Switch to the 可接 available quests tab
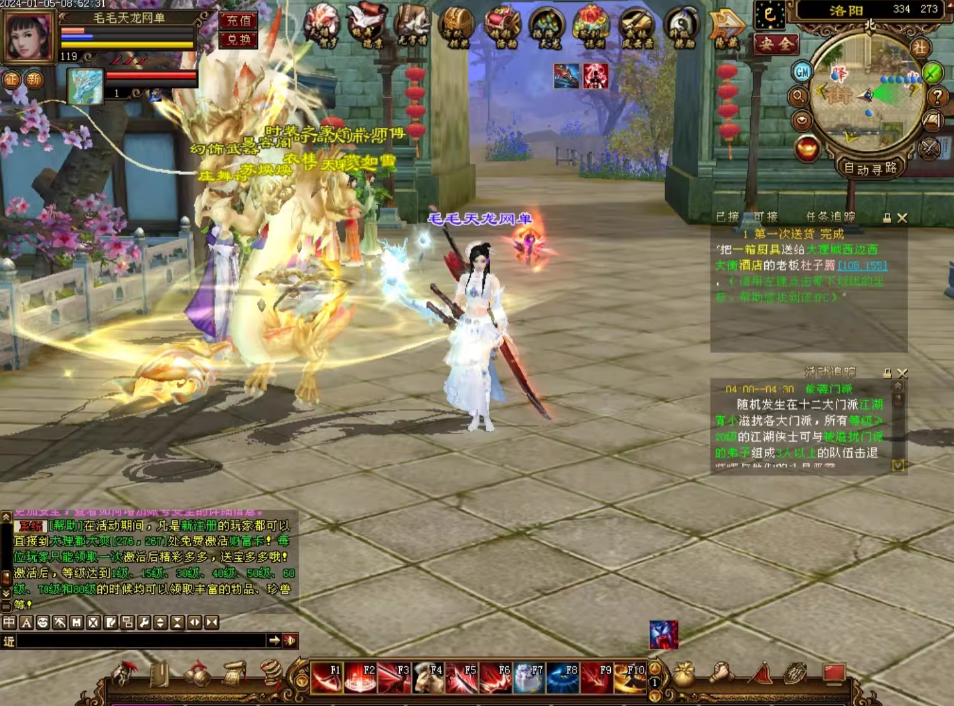 pos(765,216)
